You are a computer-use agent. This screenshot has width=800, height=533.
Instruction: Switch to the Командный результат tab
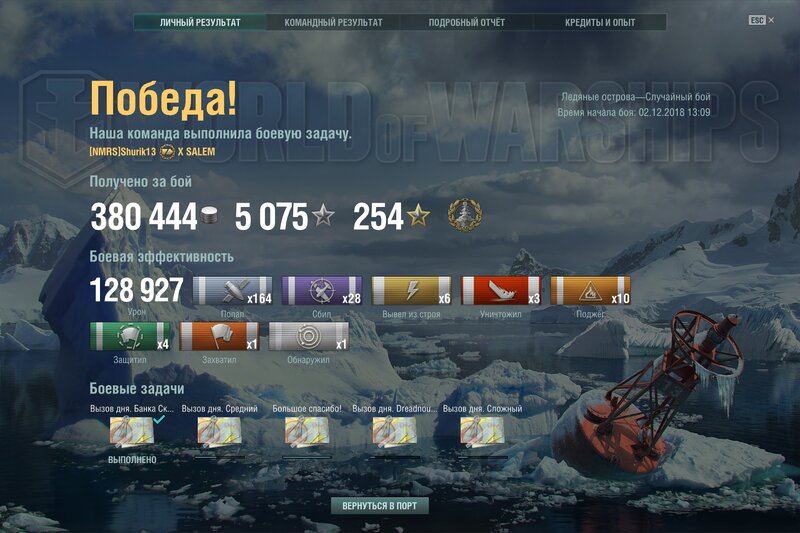pos(333,22)
